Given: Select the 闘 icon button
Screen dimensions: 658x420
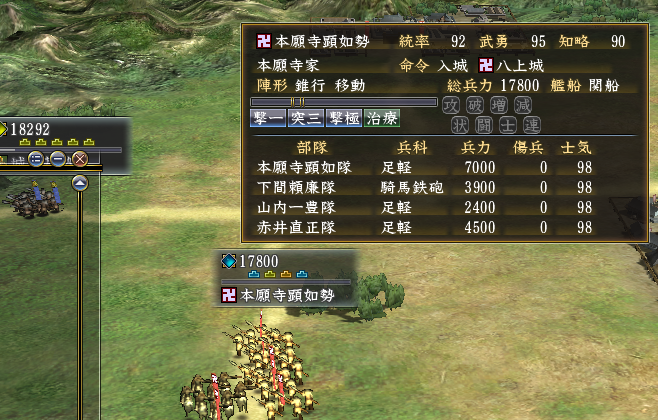Looking at the screenshot, I should point(485,125).
